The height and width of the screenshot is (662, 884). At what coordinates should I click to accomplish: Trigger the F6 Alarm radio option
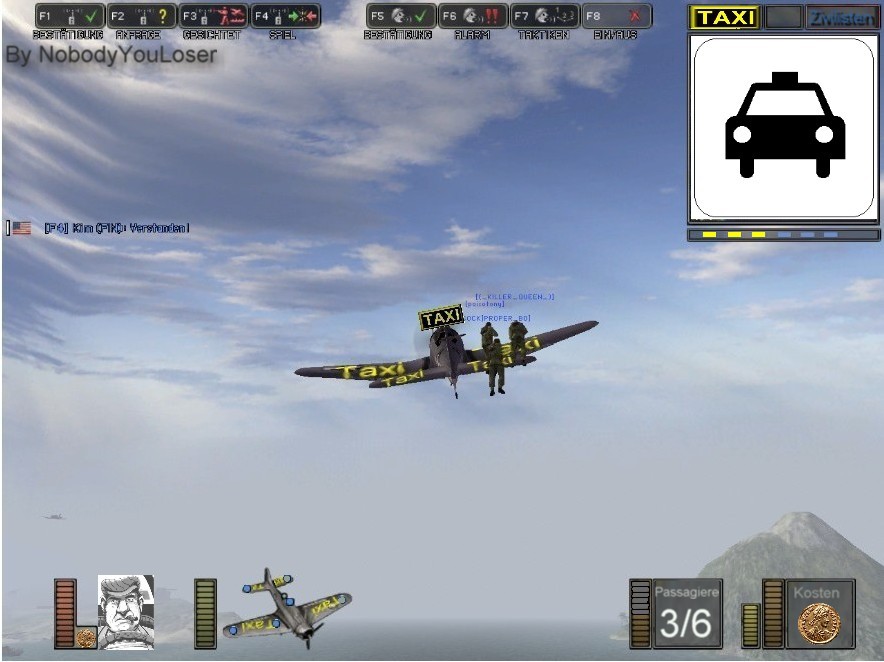tap(473, 16)
